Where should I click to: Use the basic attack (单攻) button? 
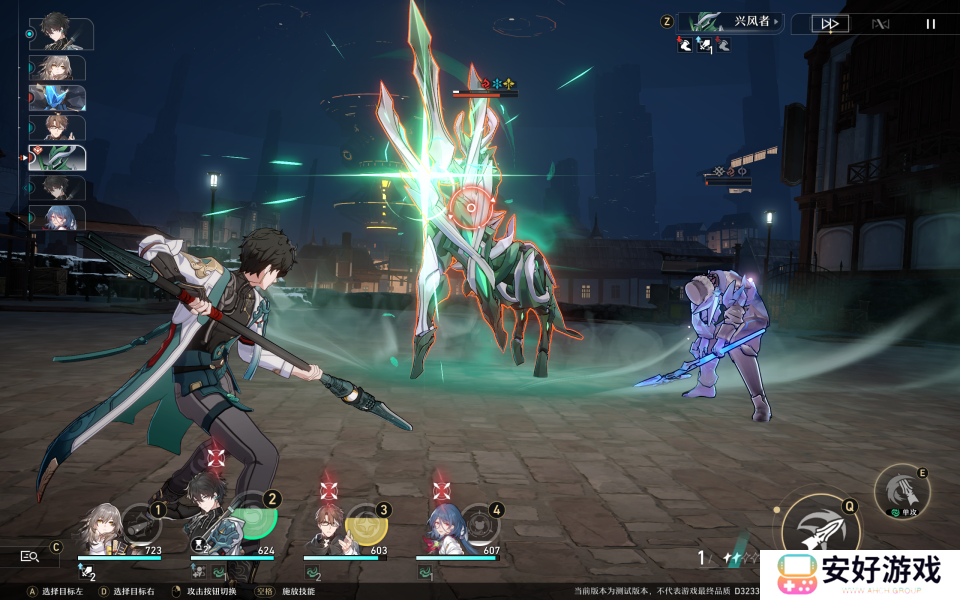pos(902,491)
